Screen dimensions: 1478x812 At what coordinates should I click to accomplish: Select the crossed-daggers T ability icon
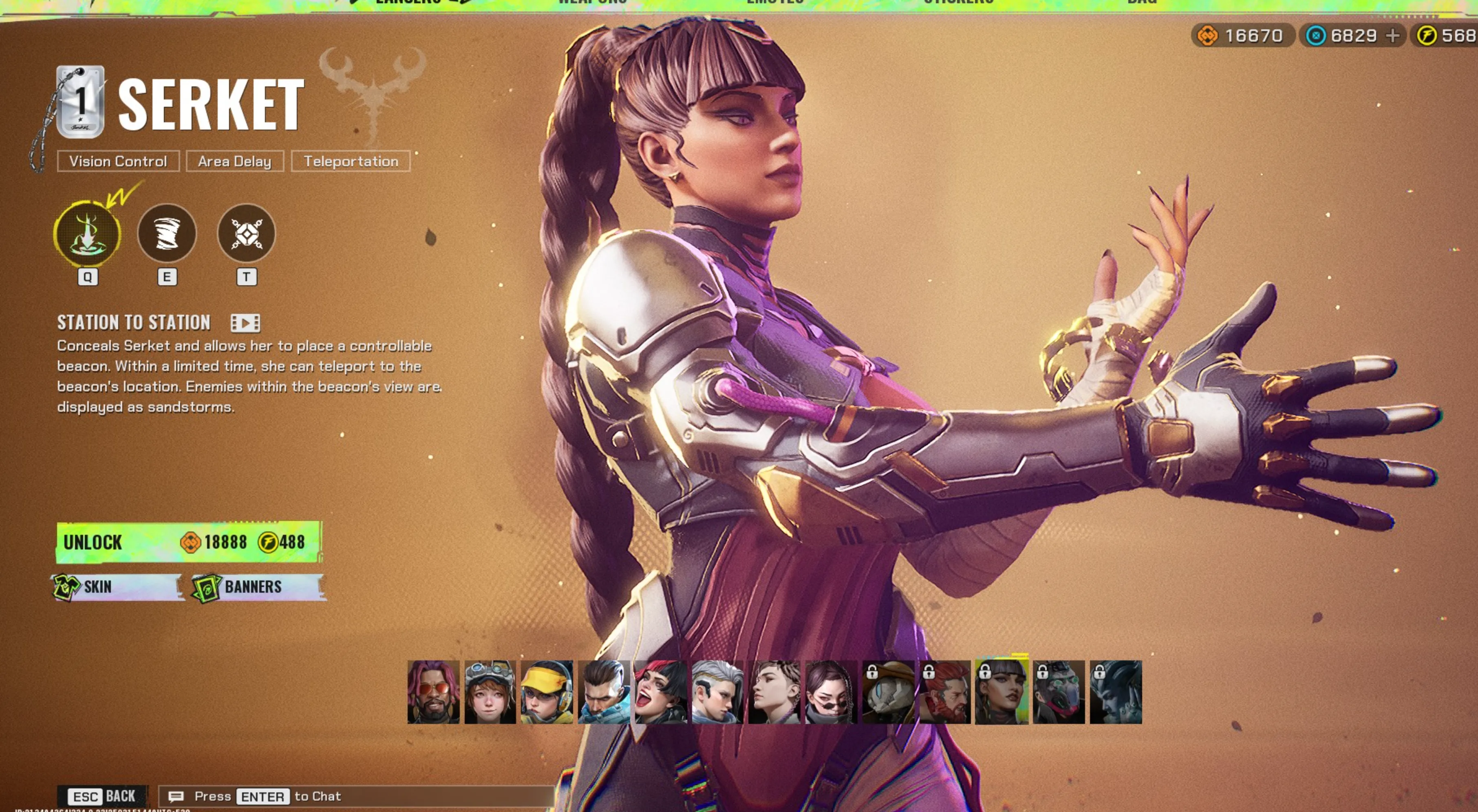(x=246, y=234)
